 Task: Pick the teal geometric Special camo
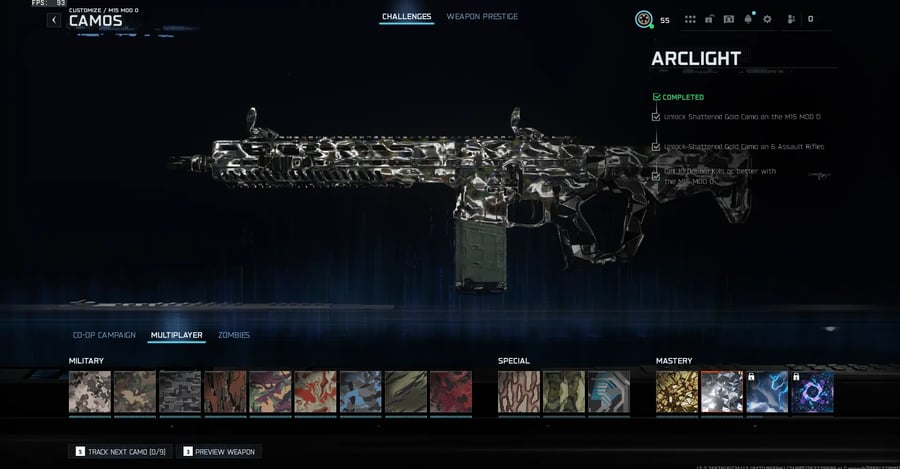click(x=608, y=392)
